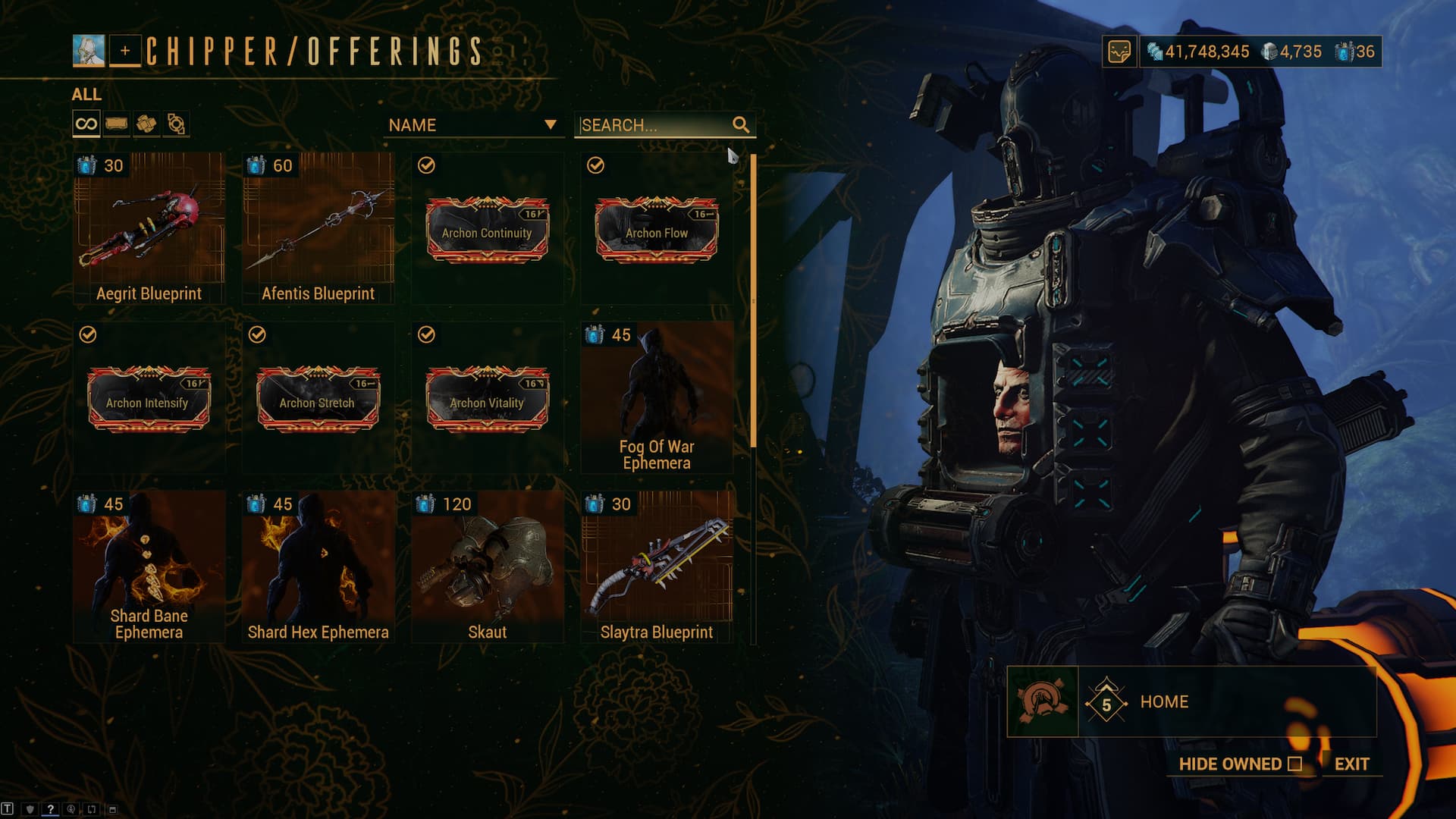Pick the Archon Flow mod

pos(657,229)
